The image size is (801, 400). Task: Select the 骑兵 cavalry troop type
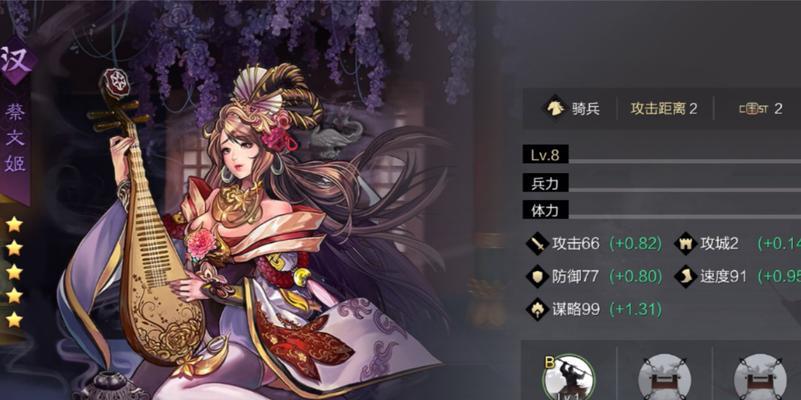click(x=571, y=108)
